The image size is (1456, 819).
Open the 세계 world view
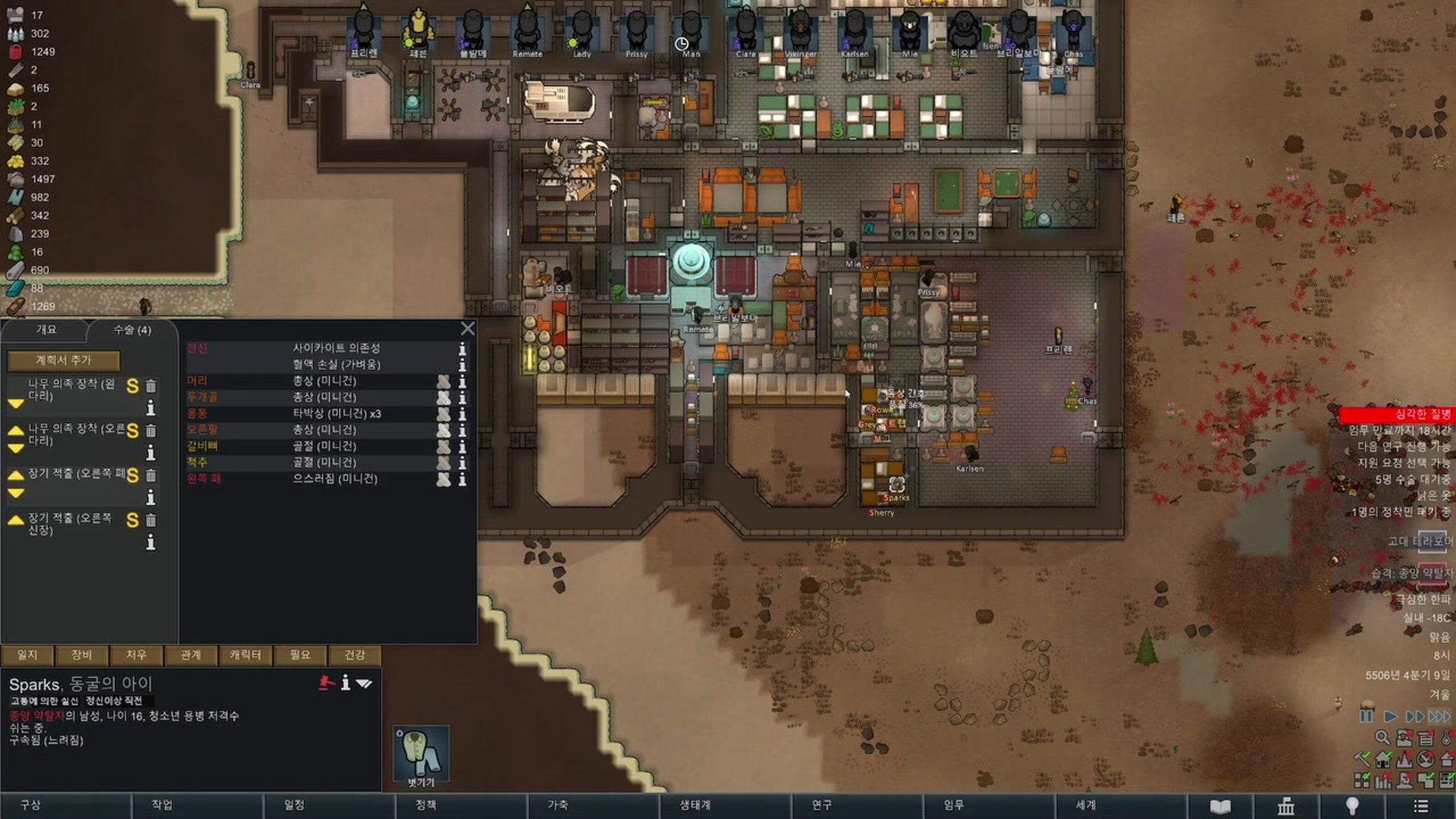1085,805
